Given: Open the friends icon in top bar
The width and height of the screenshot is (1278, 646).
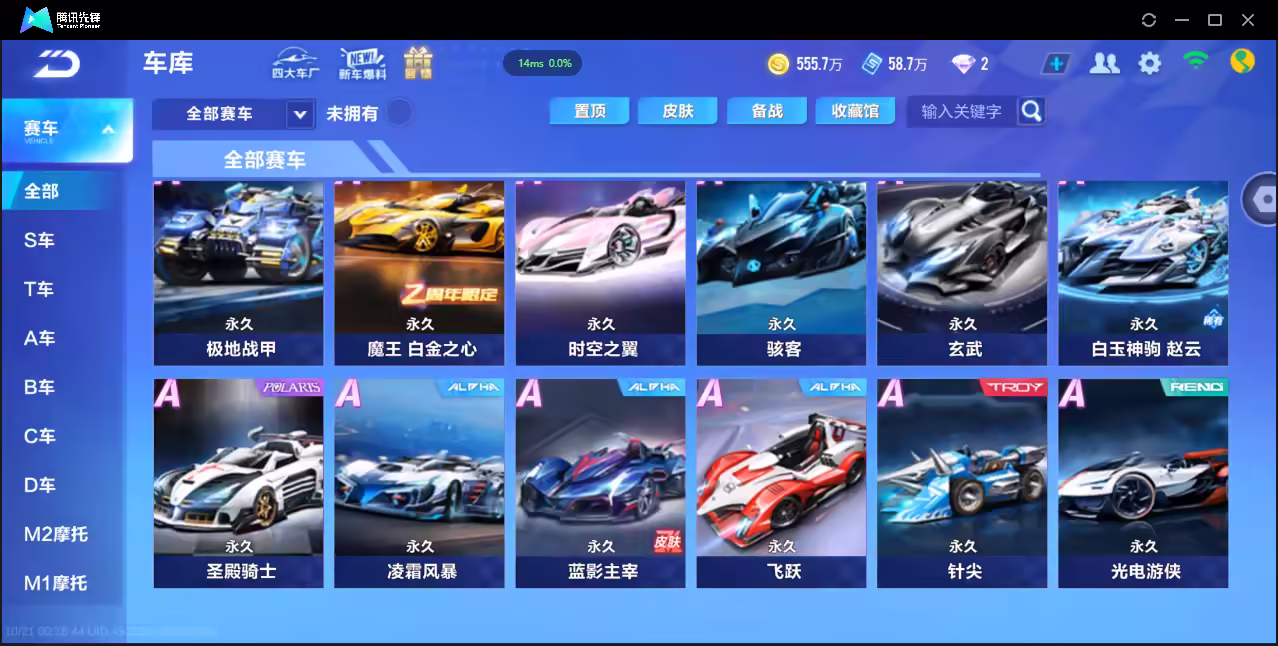Looking at the screenshot, I should (1104, 64).
